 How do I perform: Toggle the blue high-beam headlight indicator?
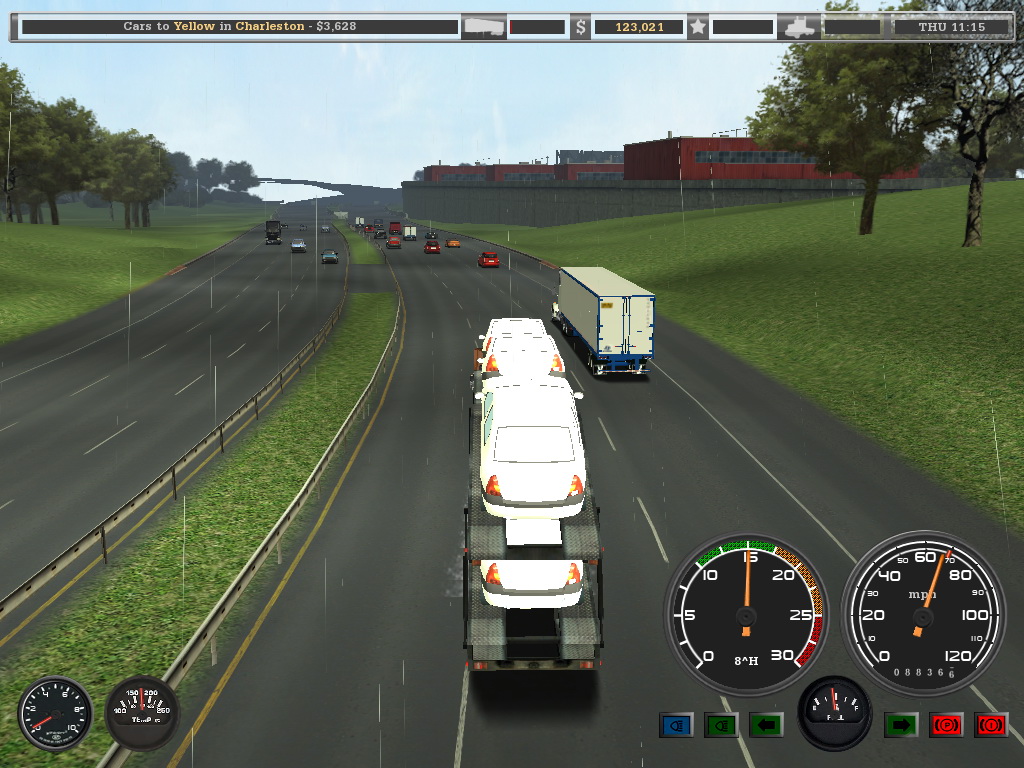click(676, 724)
